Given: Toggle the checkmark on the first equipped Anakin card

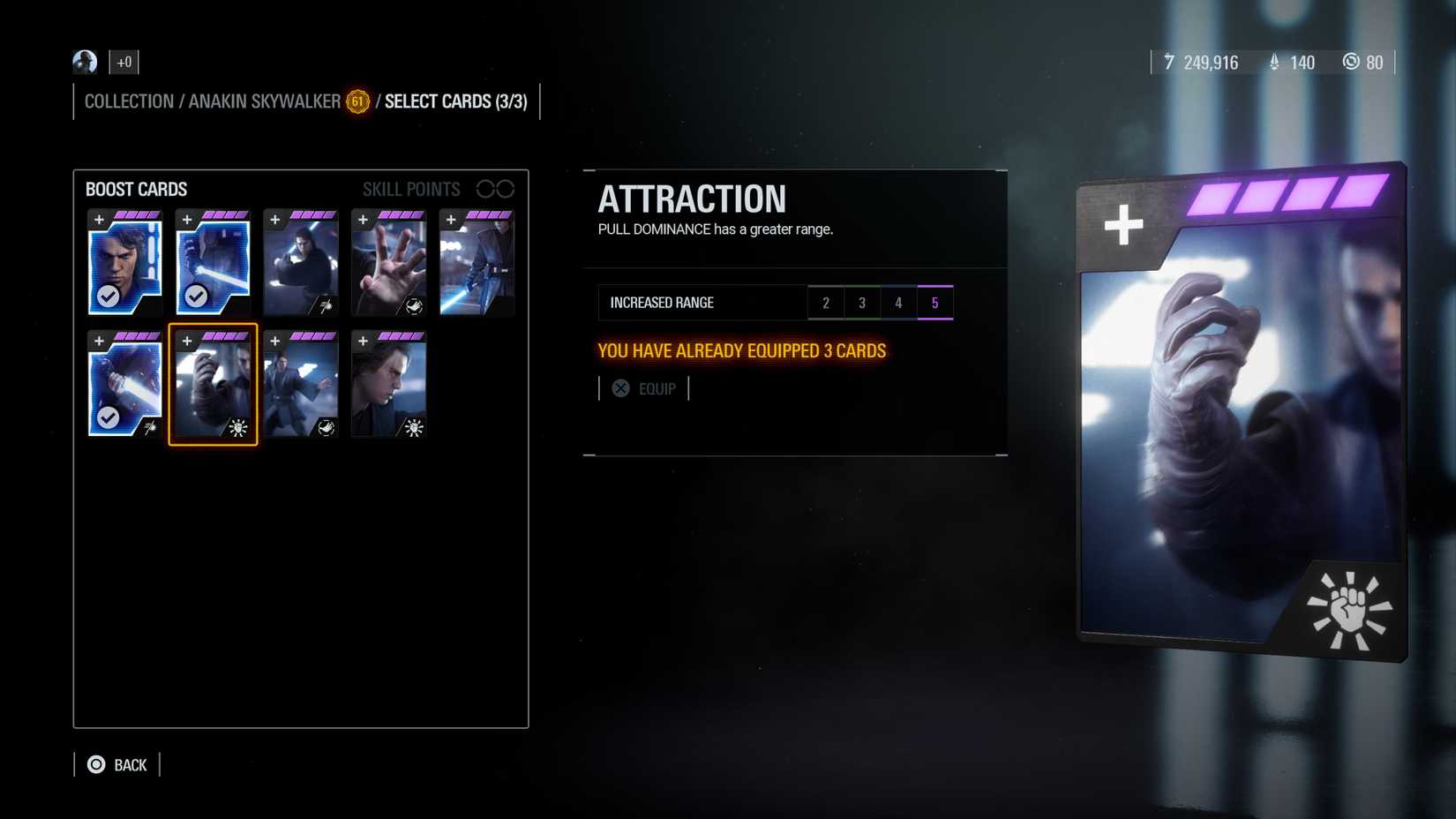Looking at the screenshot, I should (x=109, y=297).
